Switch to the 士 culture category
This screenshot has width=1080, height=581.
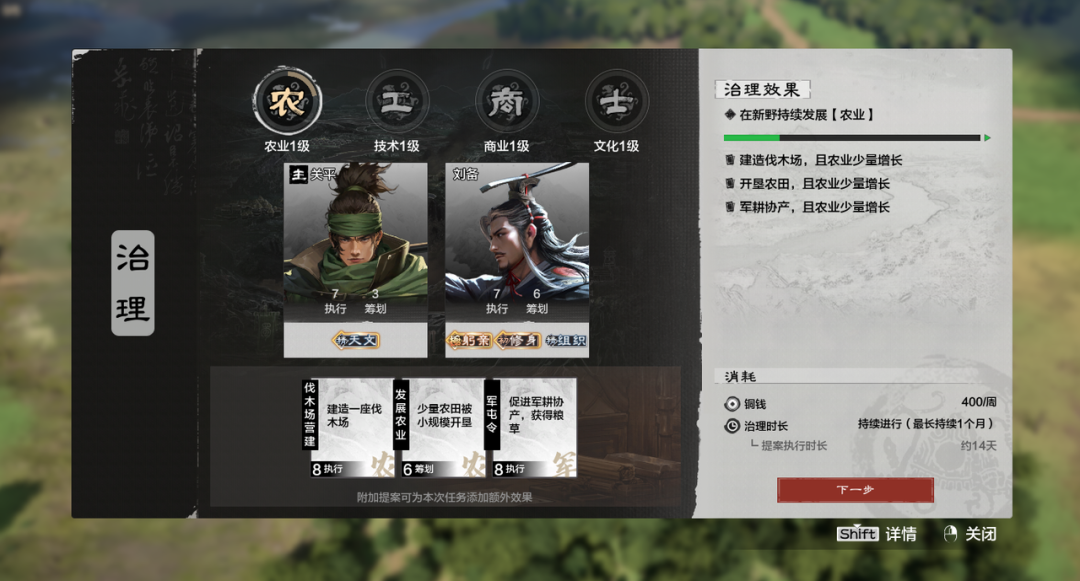616,101
